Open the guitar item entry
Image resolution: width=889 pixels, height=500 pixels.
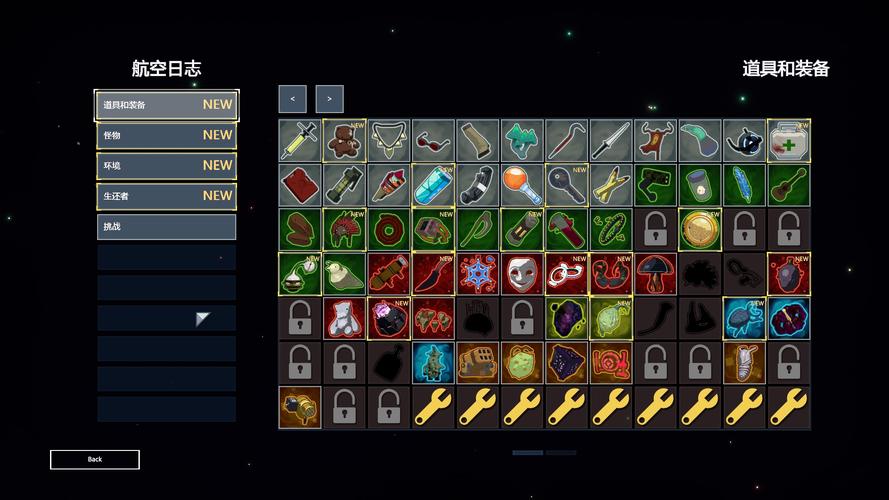[x=788, y=185]
